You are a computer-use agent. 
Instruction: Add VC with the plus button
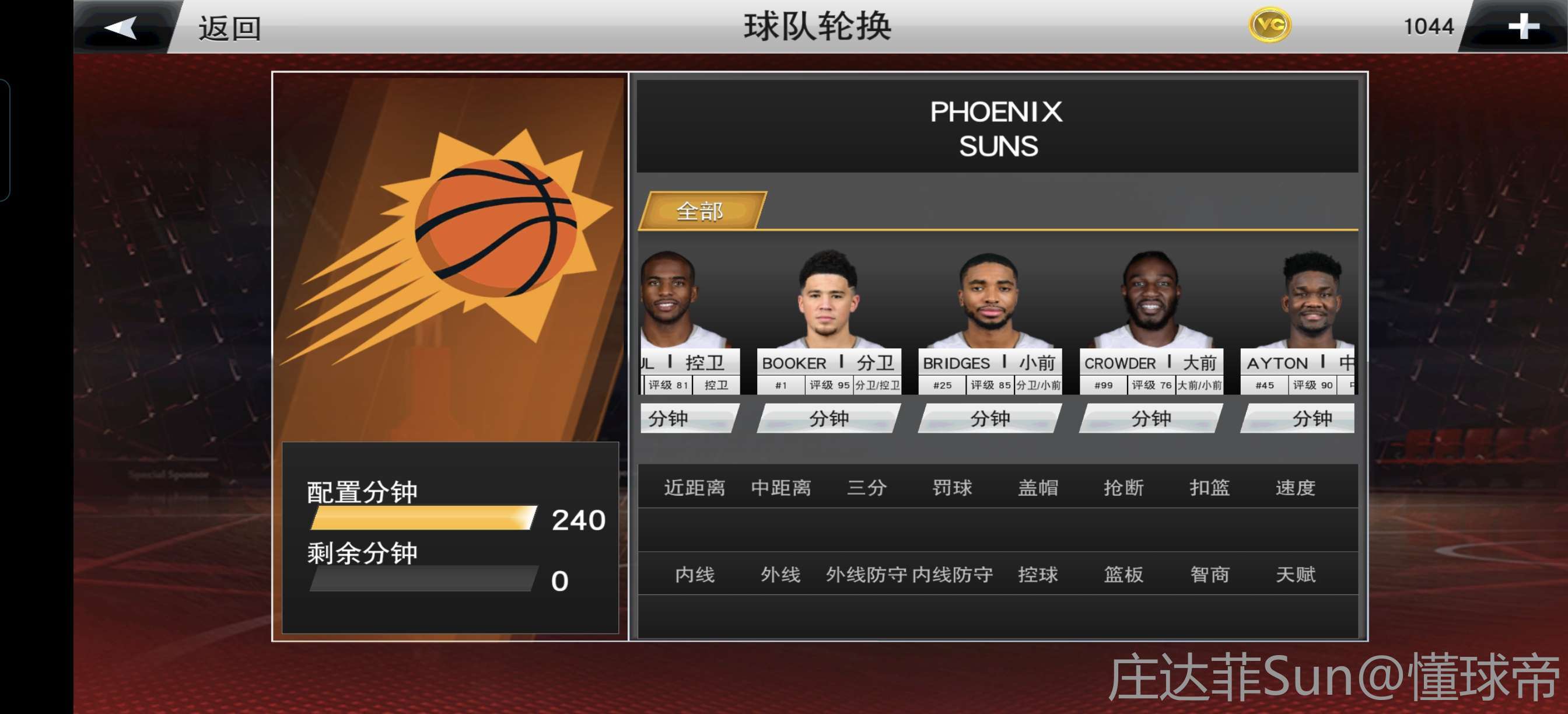tap(1522, 27)
